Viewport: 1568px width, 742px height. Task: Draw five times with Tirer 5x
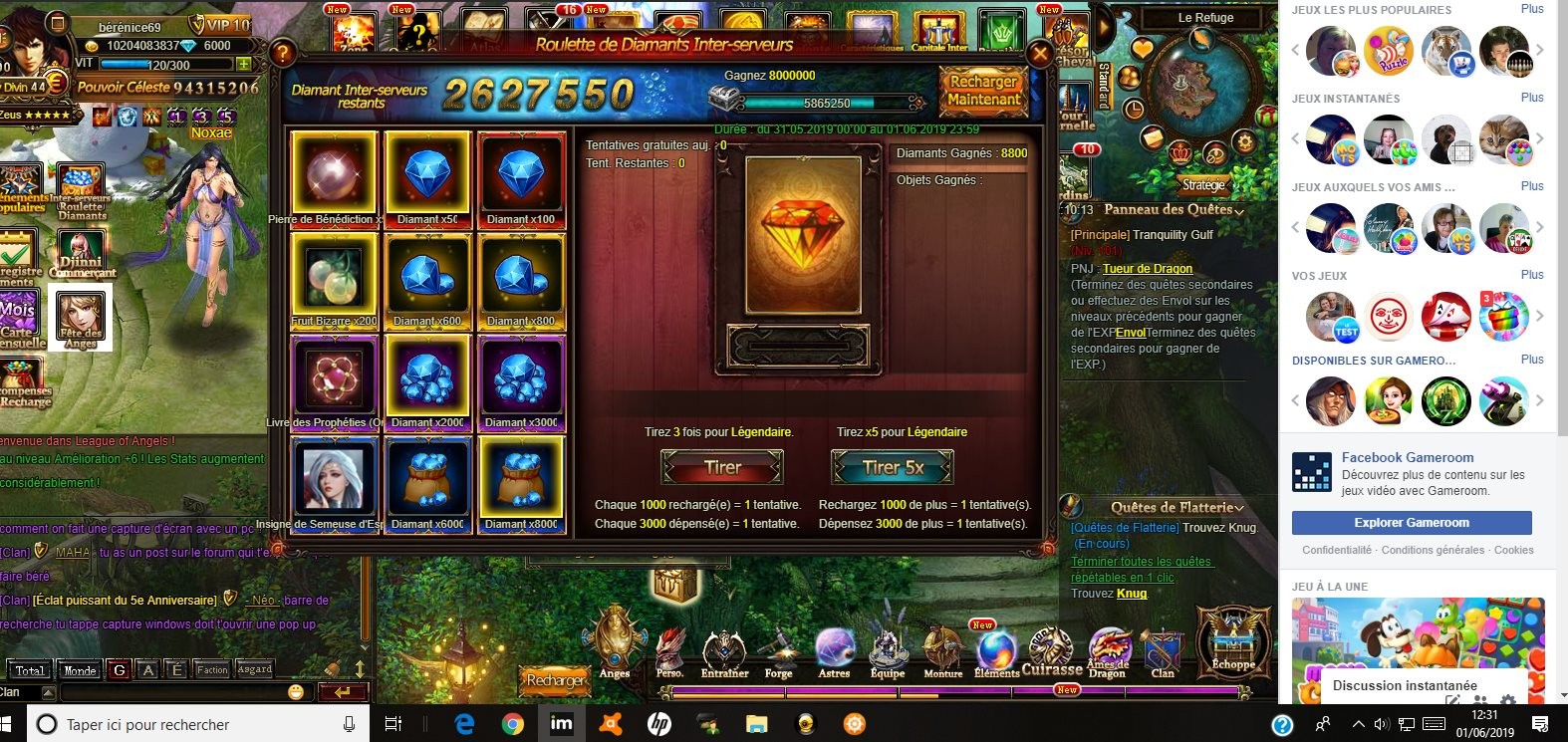(x=893, y=467)
